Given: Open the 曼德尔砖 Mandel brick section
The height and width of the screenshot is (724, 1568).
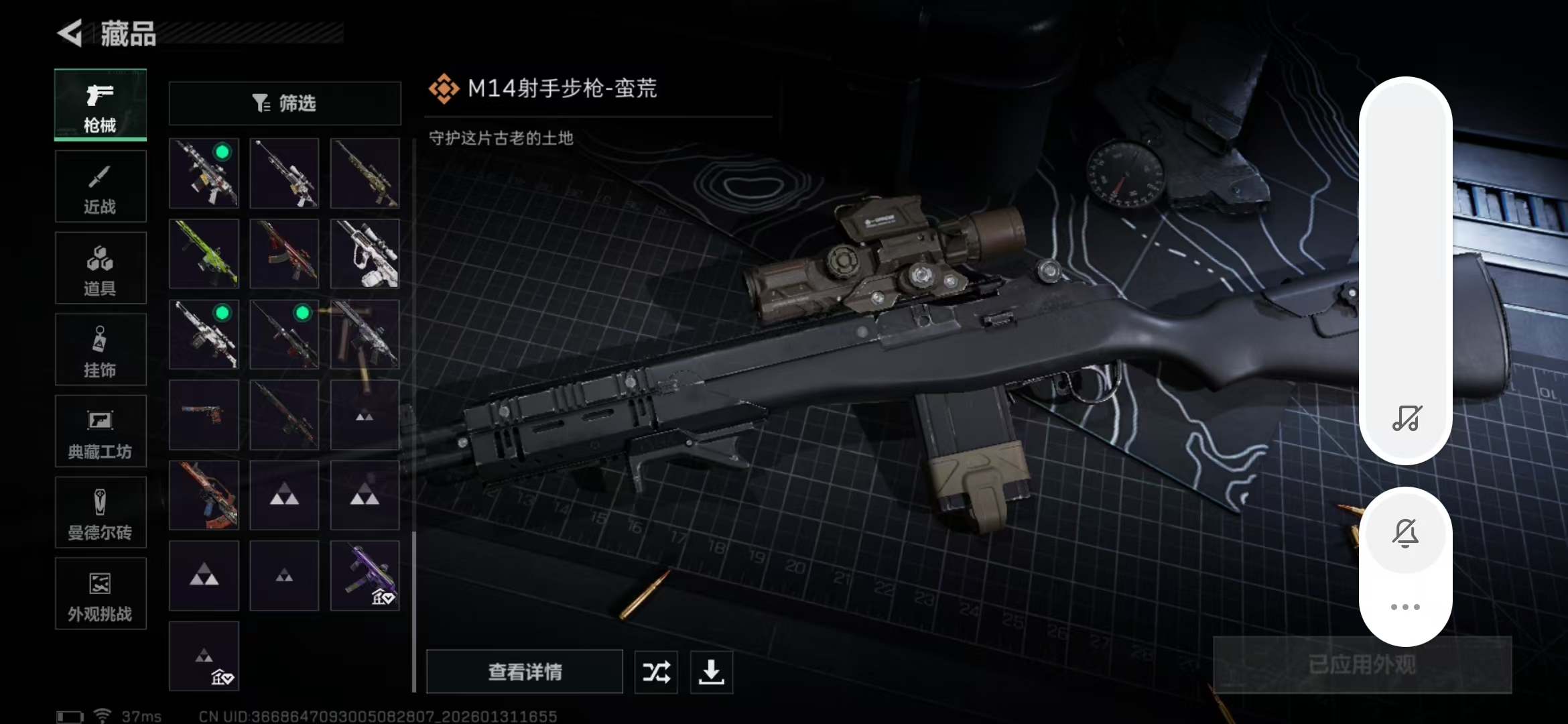Looking at the screenshot, I should [x=100, y=512].
